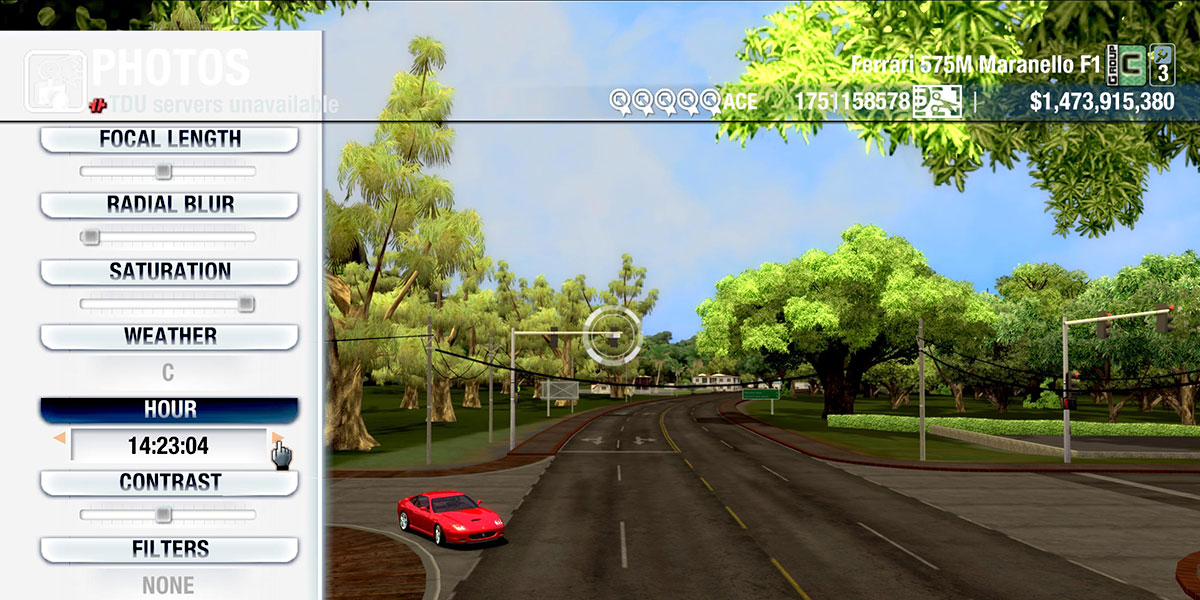Viewport: 1200px width, 600px height.
Task: Choose the Contrast option
Action: [169, 482]
